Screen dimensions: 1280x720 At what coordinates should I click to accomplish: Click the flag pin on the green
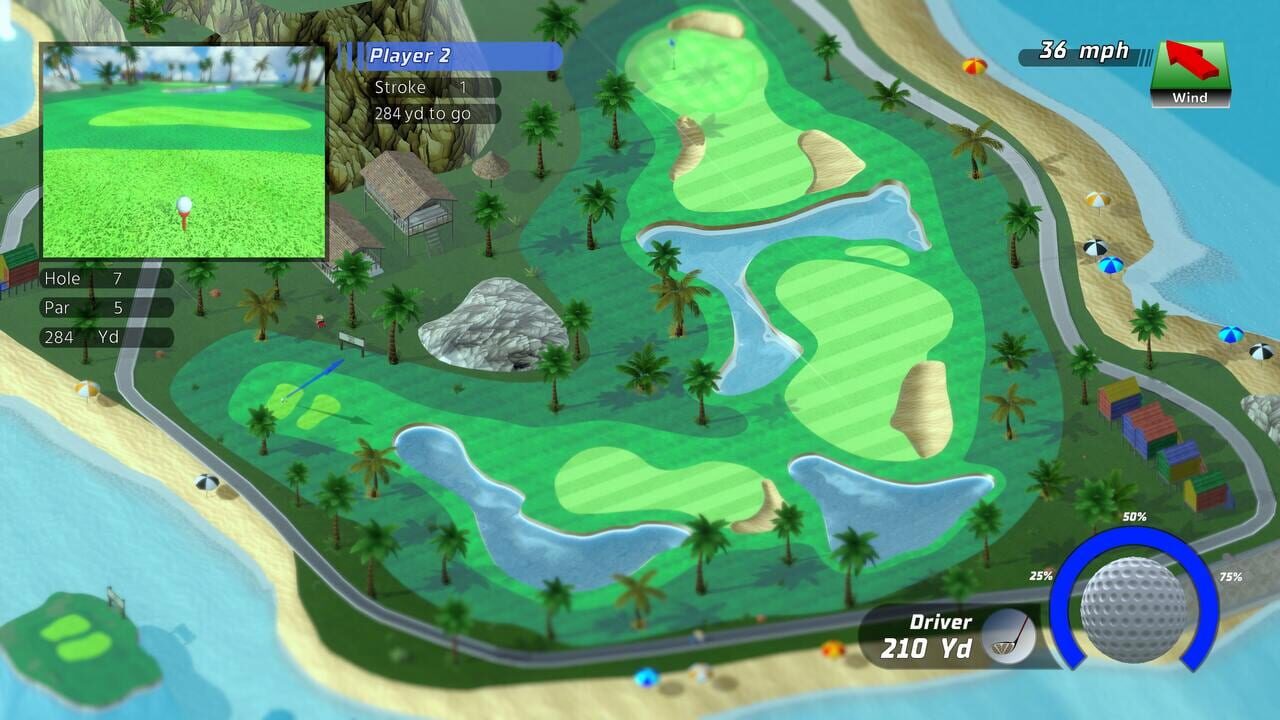pyautogui.click(x=672, y=45)
